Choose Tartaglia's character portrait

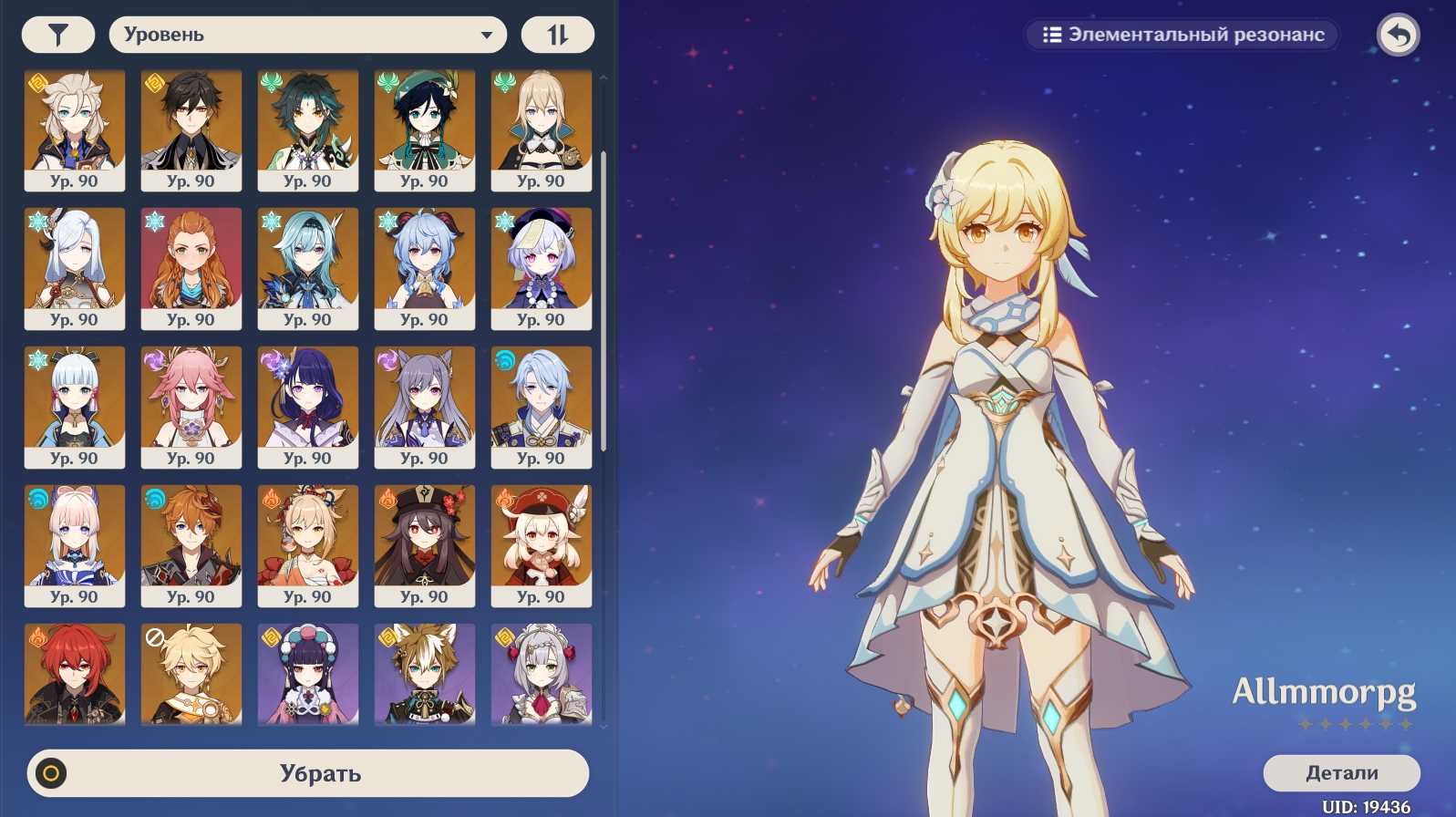click(191, 545)
